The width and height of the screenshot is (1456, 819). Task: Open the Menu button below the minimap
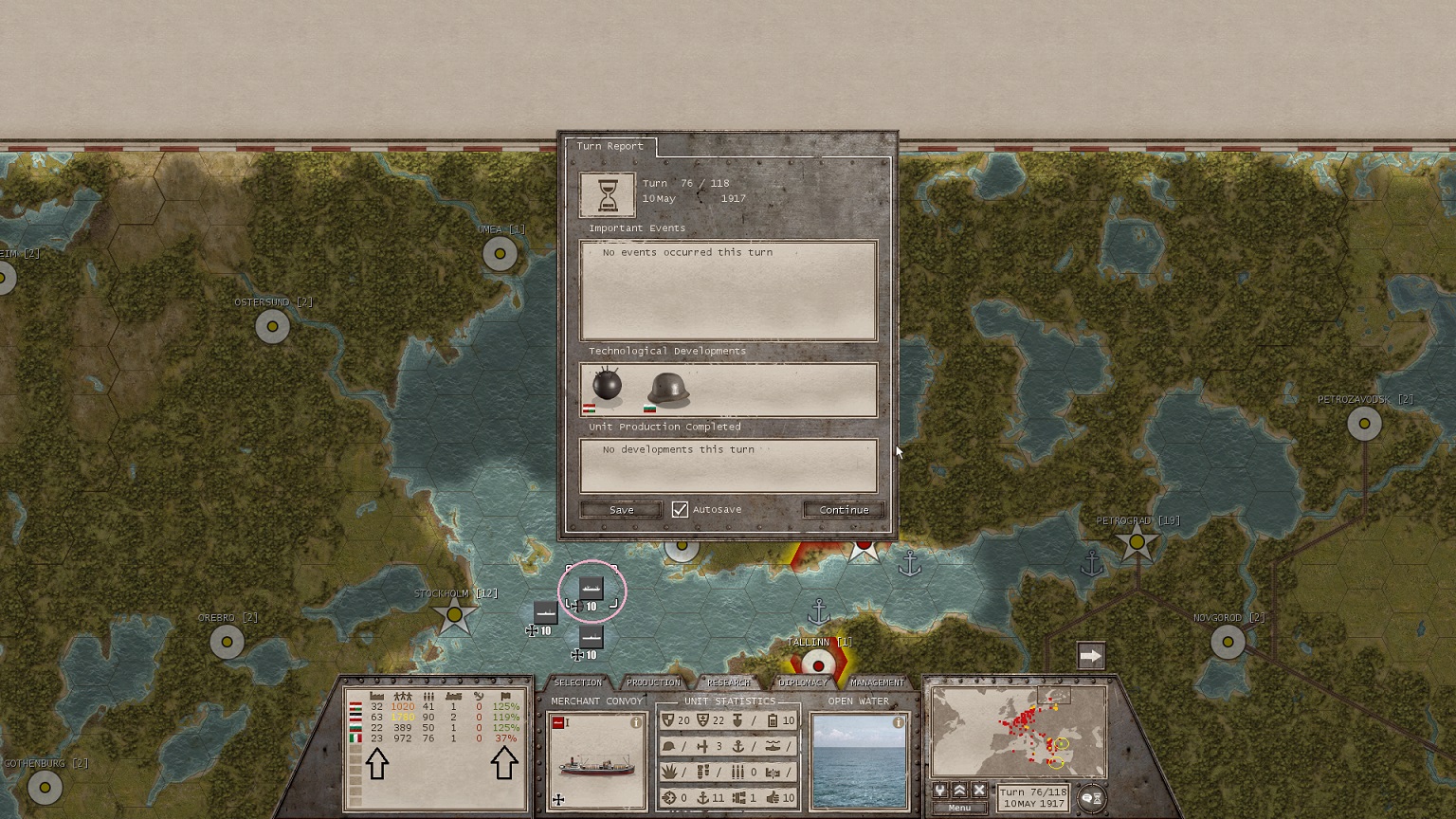959,808
